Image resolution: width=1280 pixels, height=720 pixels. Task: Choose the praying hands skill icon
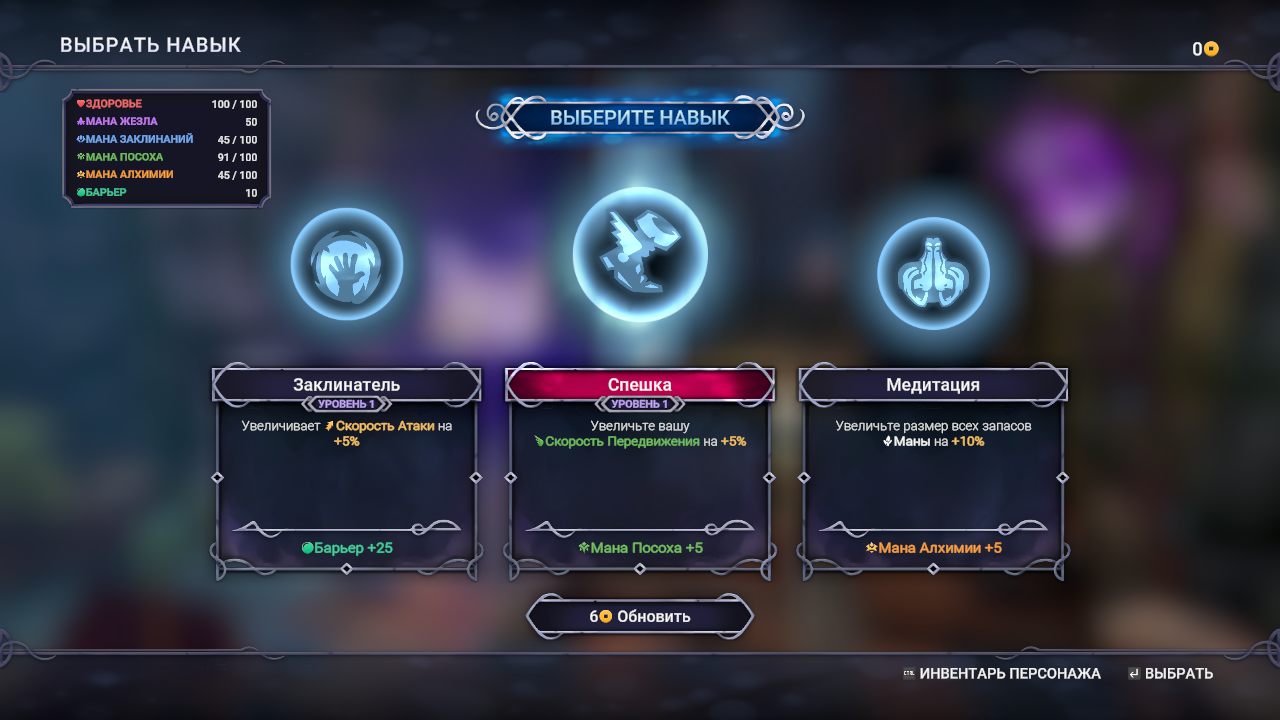(x=932, y=273)
